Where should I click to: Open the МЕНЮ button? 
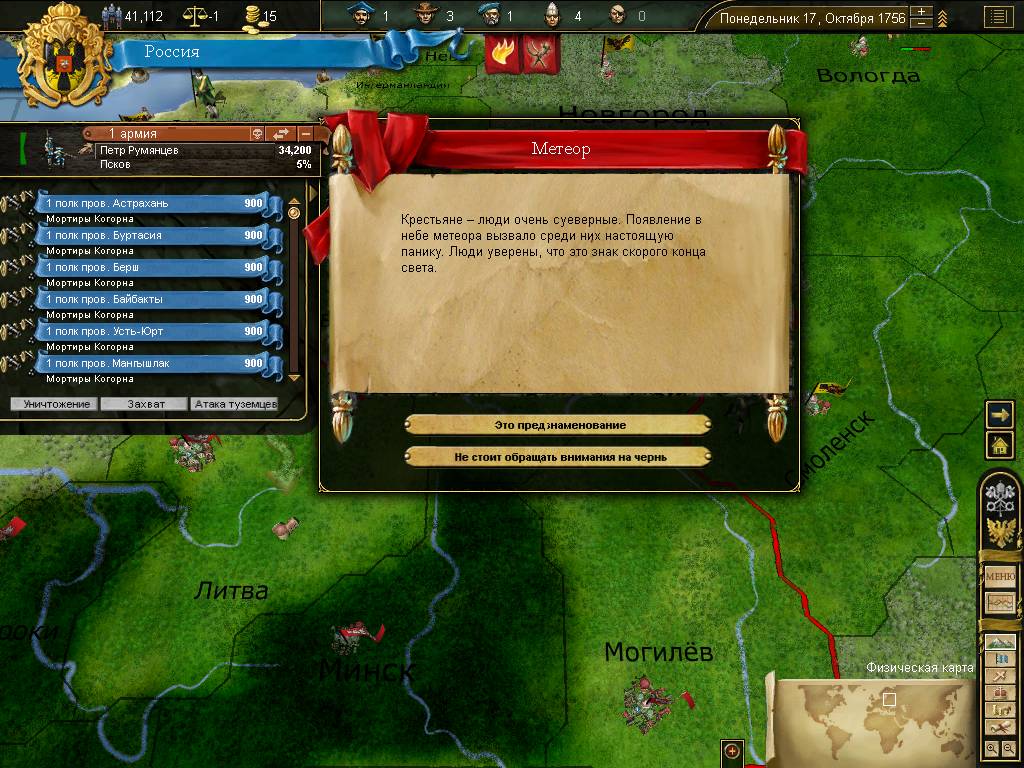[x=1000, y=577]
